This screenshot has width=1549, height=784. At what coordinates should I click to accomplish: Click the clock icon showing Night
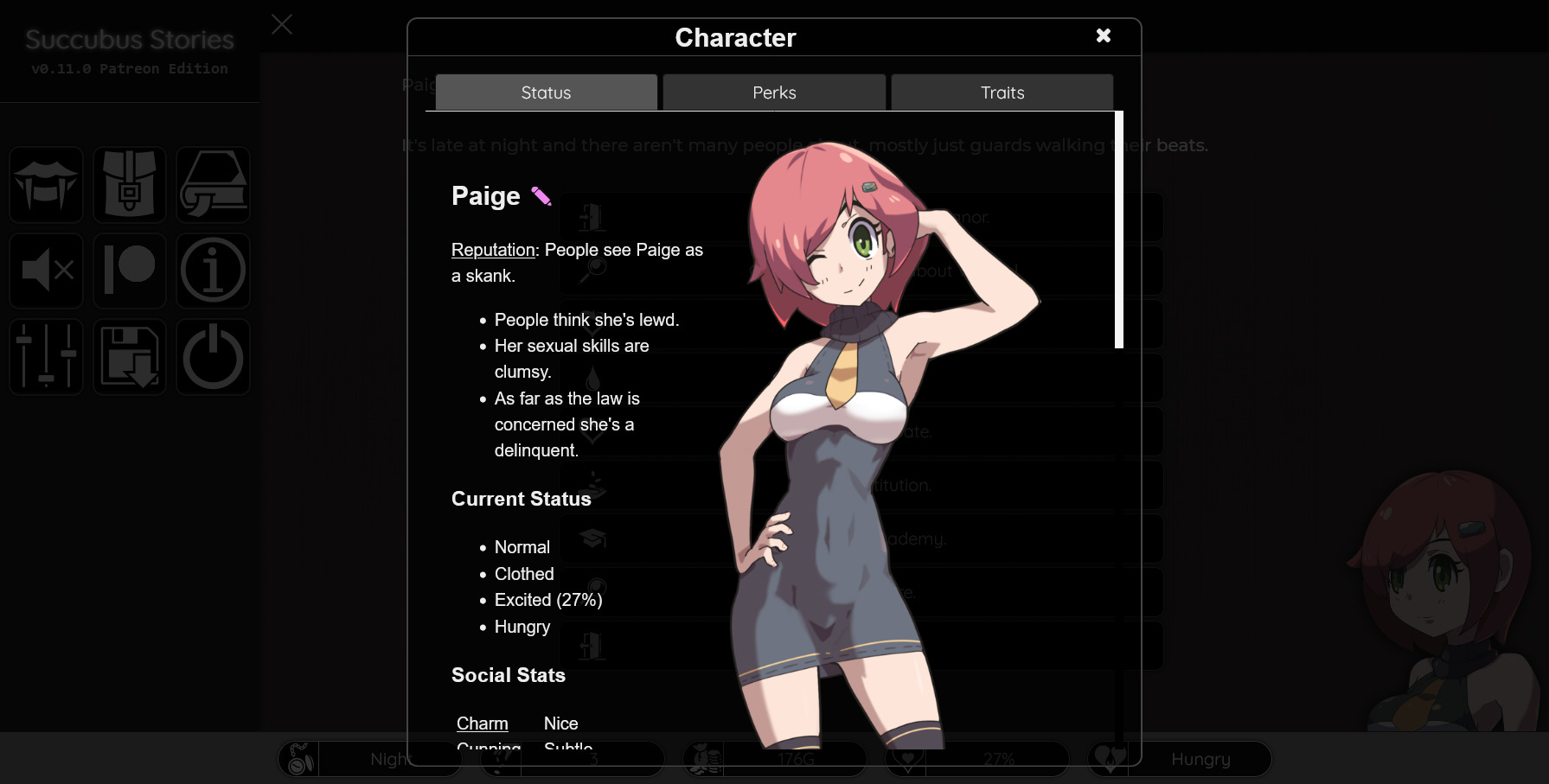point(298,759)
